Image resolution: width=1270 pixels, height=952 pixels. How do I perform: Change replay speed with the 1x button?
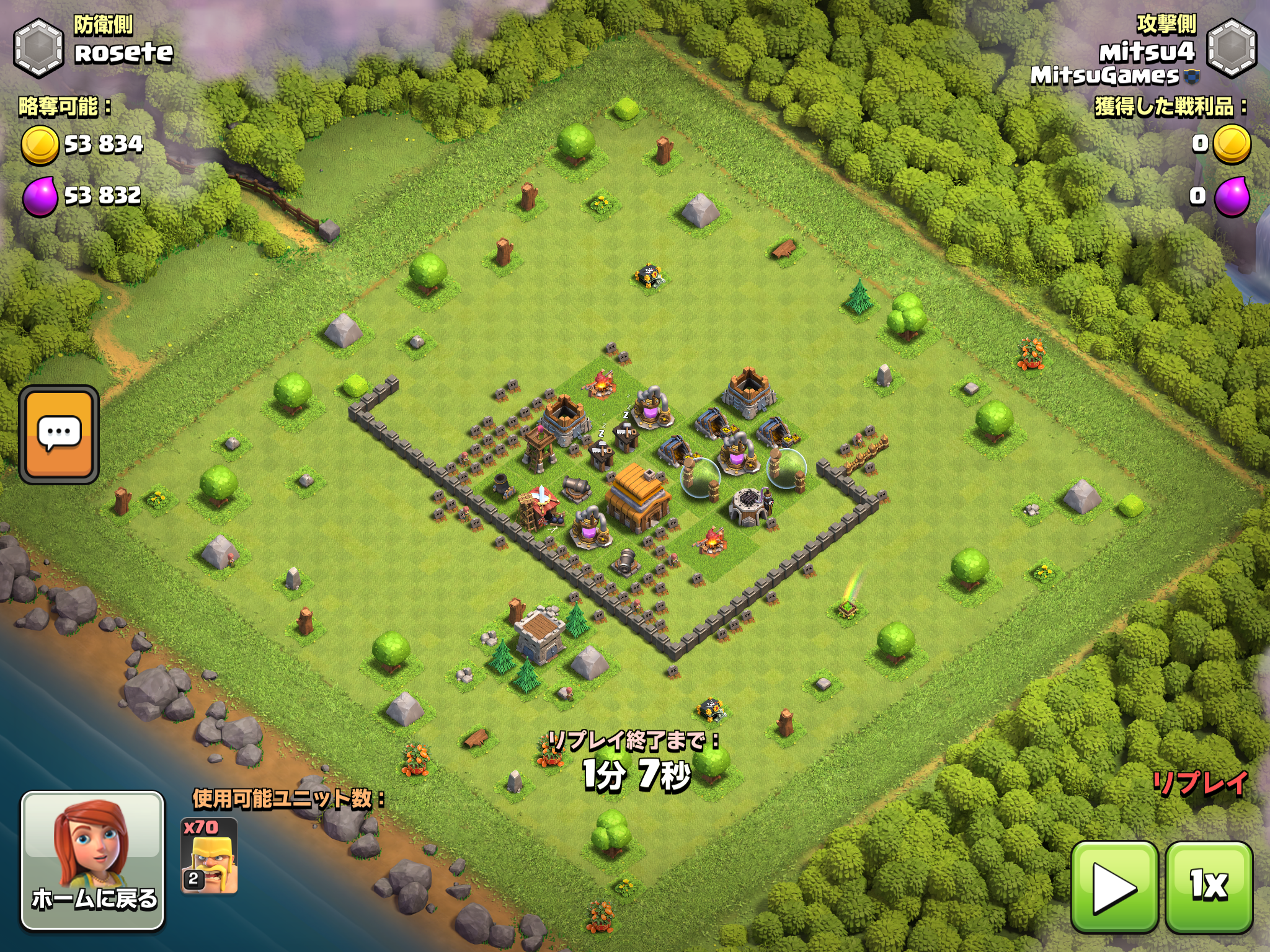coord(1209,886)
